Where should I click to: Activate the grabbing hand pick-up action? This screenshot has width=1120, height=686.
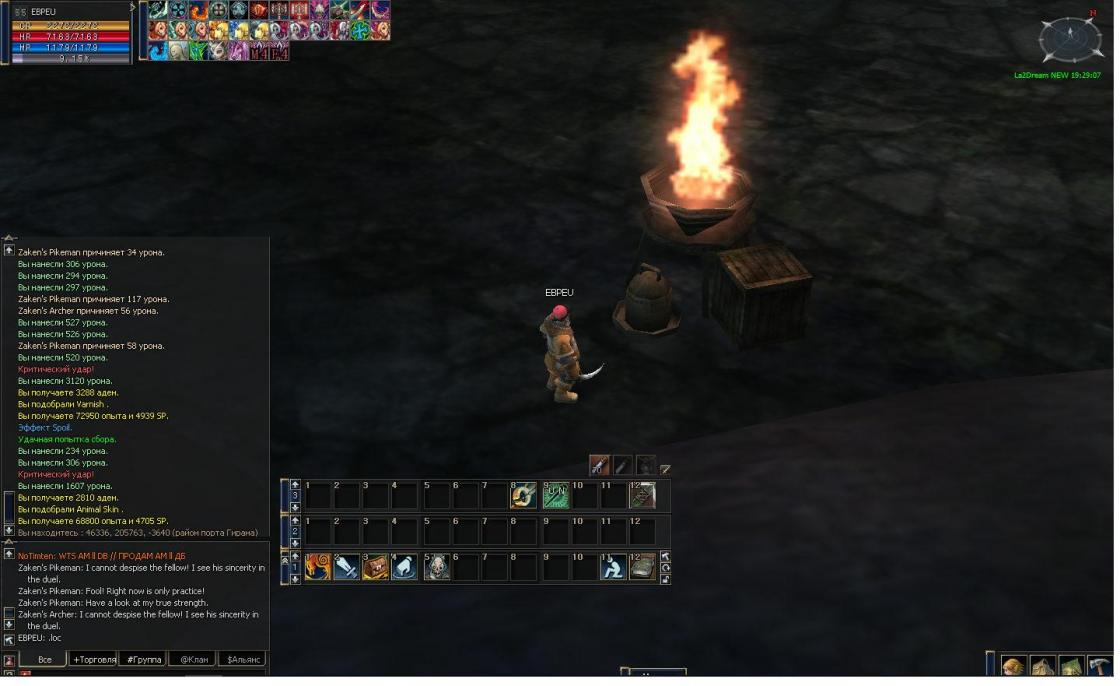coord(405,567)
